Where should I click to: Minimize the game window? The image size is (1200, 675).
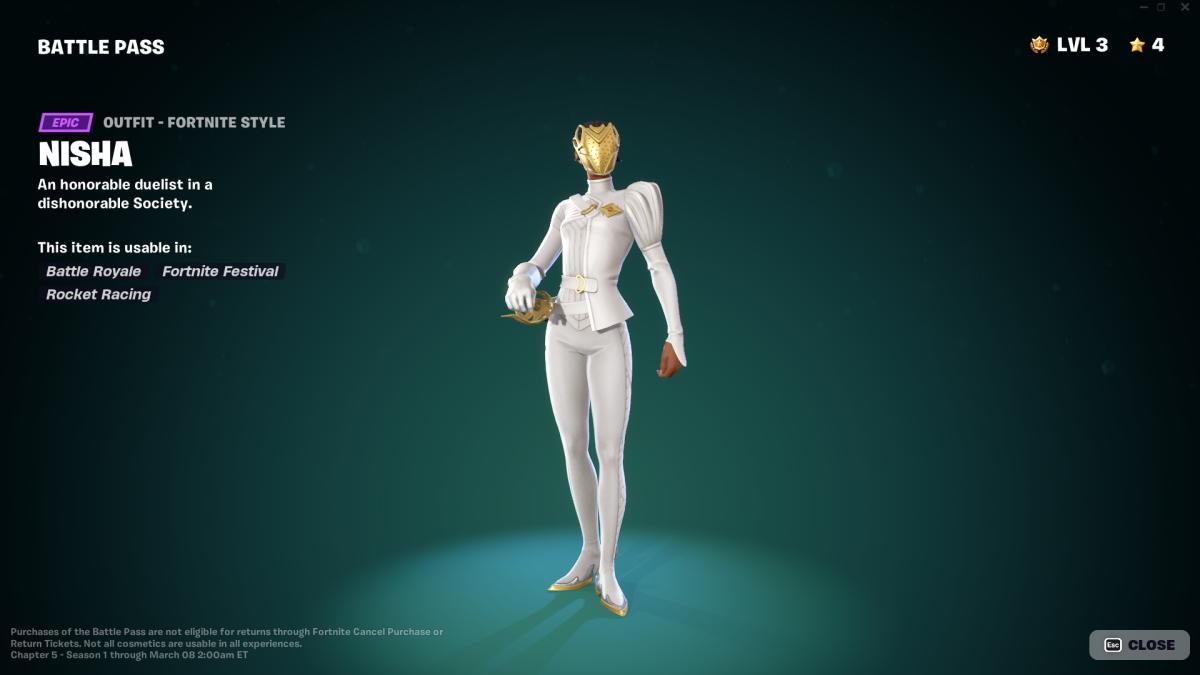pos(1143,7)
